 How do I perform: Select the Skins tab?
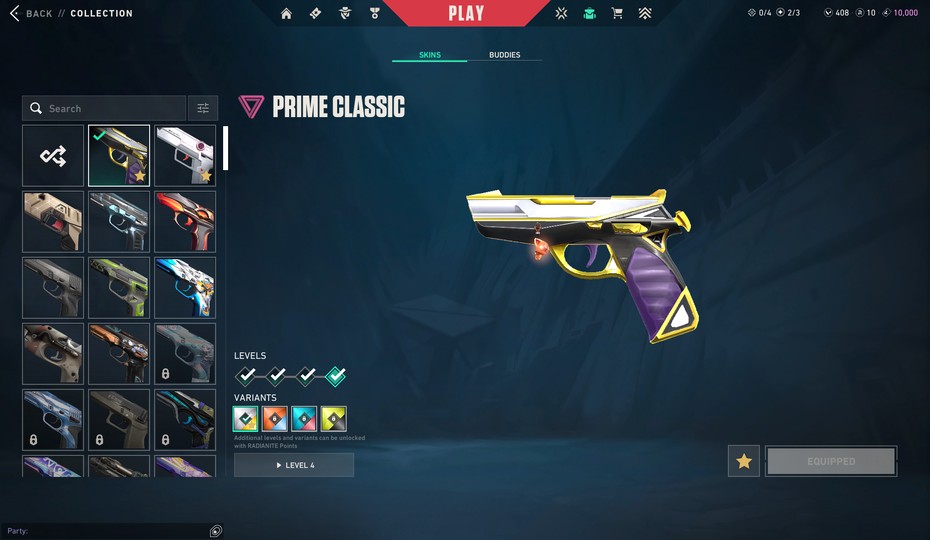coord(429,55)
